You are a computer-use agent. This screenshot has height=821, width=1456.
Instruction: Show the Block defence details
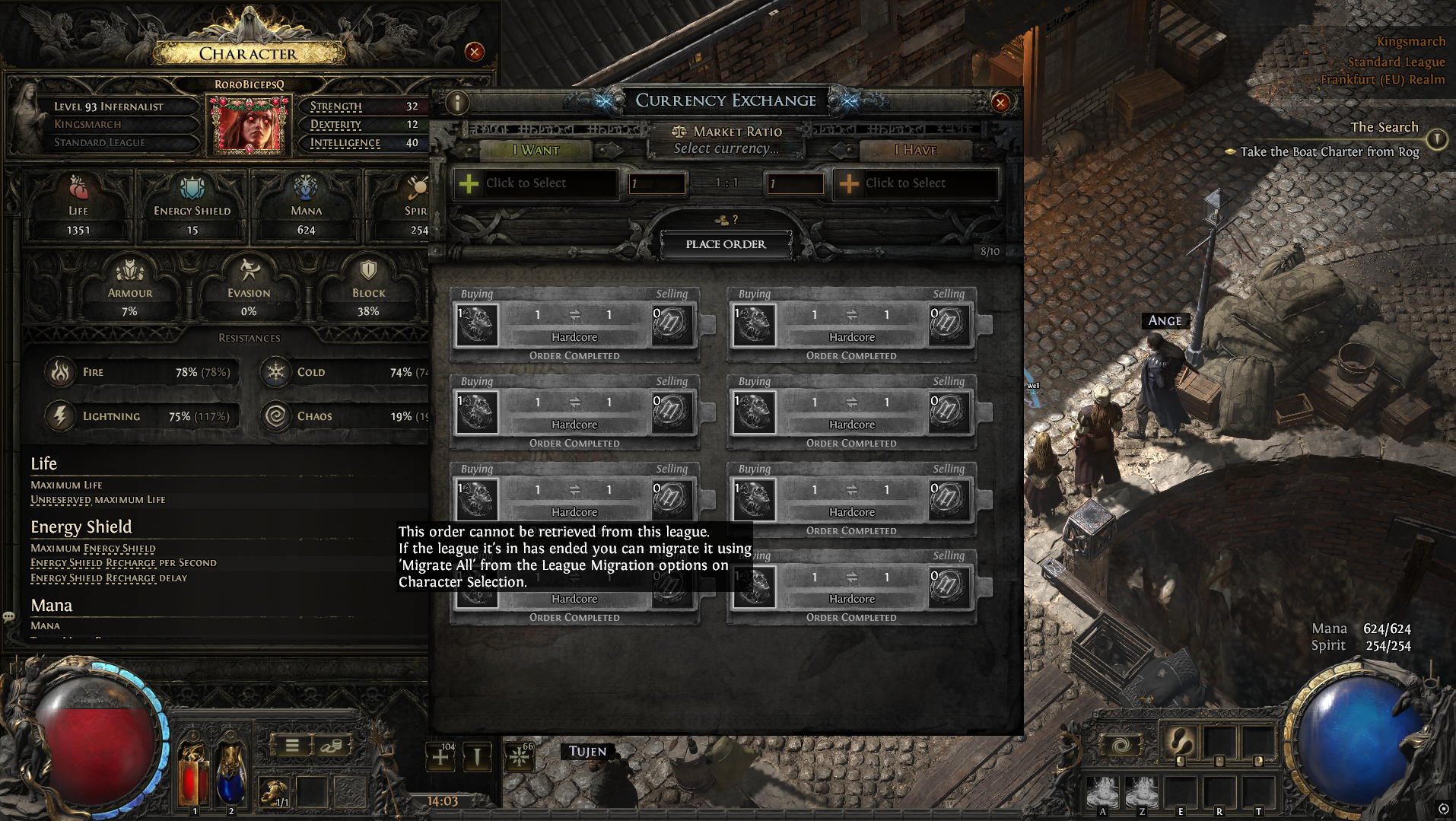pyautogui.click(x=368, y=289)
